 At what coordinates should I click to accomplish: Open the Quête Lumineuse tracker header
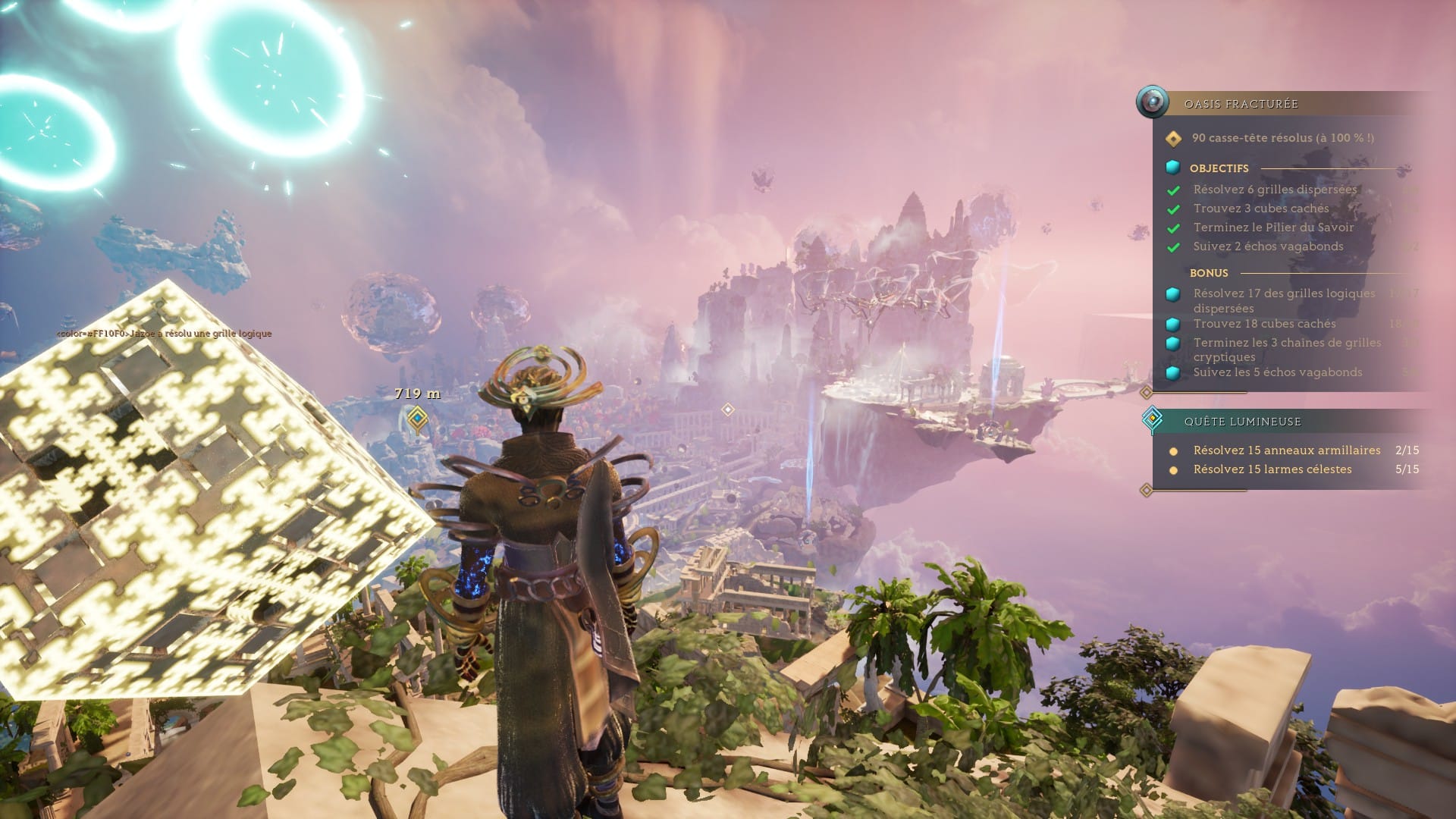[x=1242, y=422]
